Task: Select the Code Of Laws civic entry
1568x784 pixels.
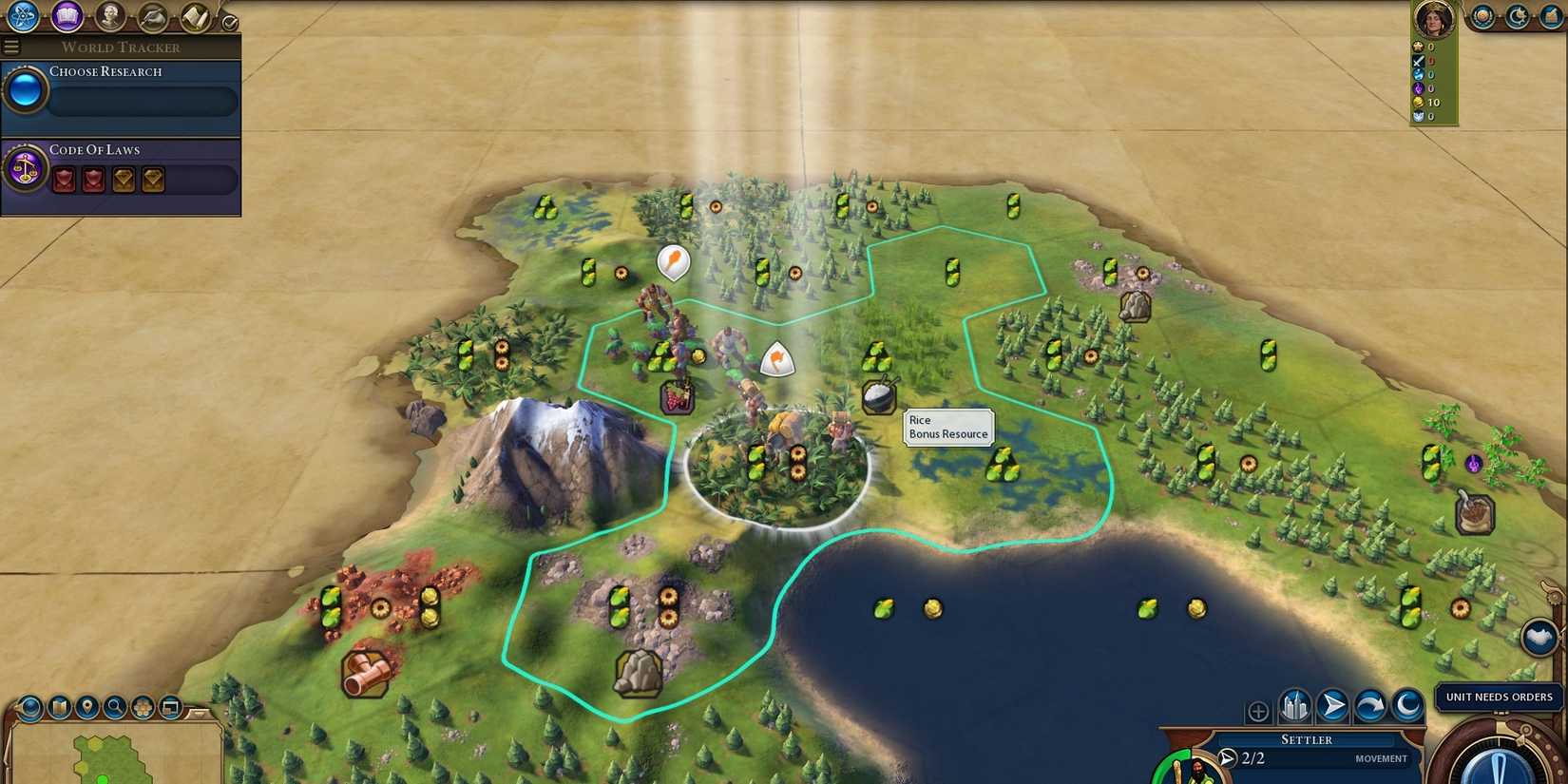Action: tap(96, 149)
